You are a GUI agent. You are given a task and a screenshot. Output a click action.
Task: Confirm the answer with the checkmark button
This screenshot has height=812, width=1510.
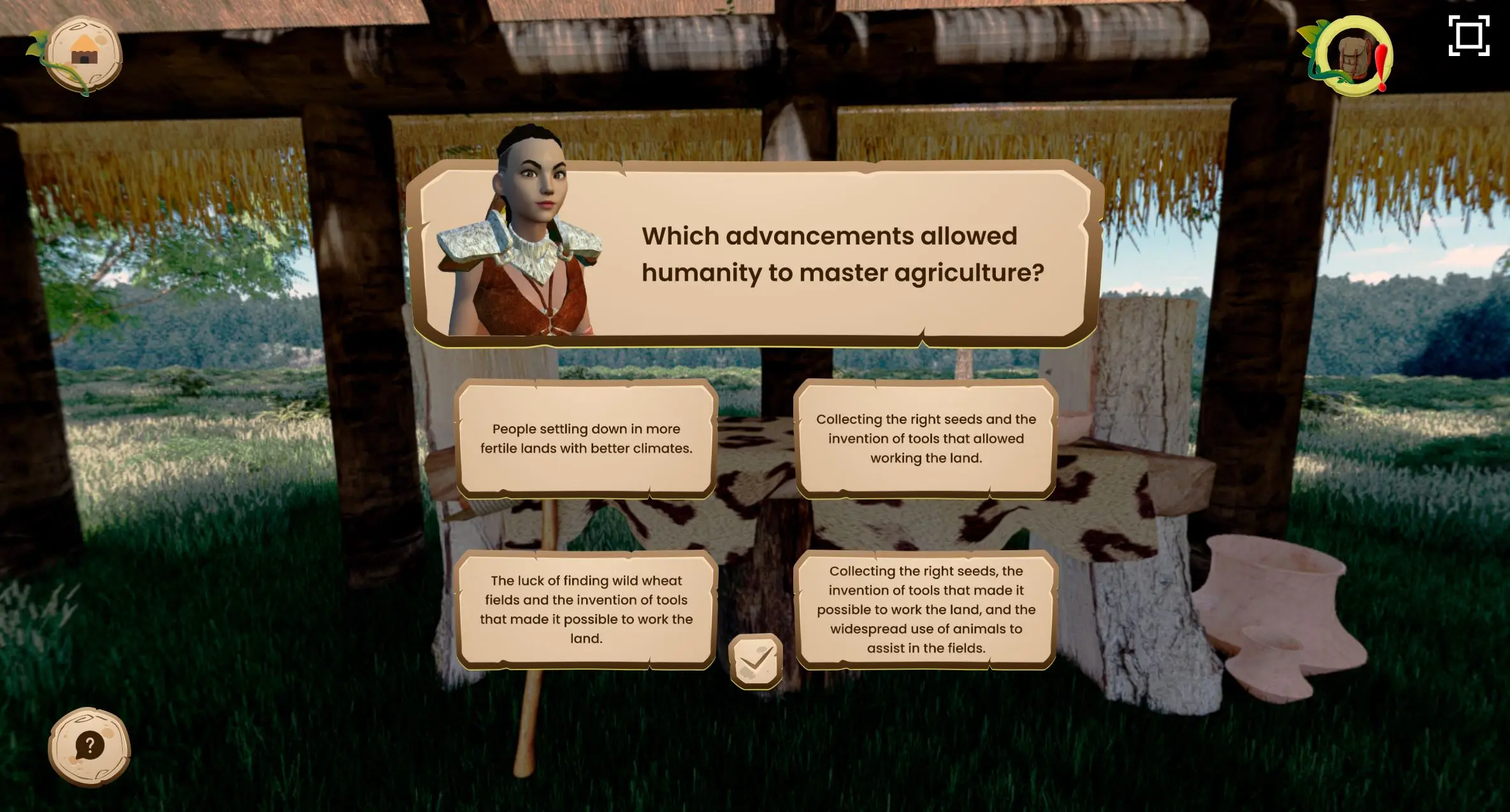coord(756,661)
